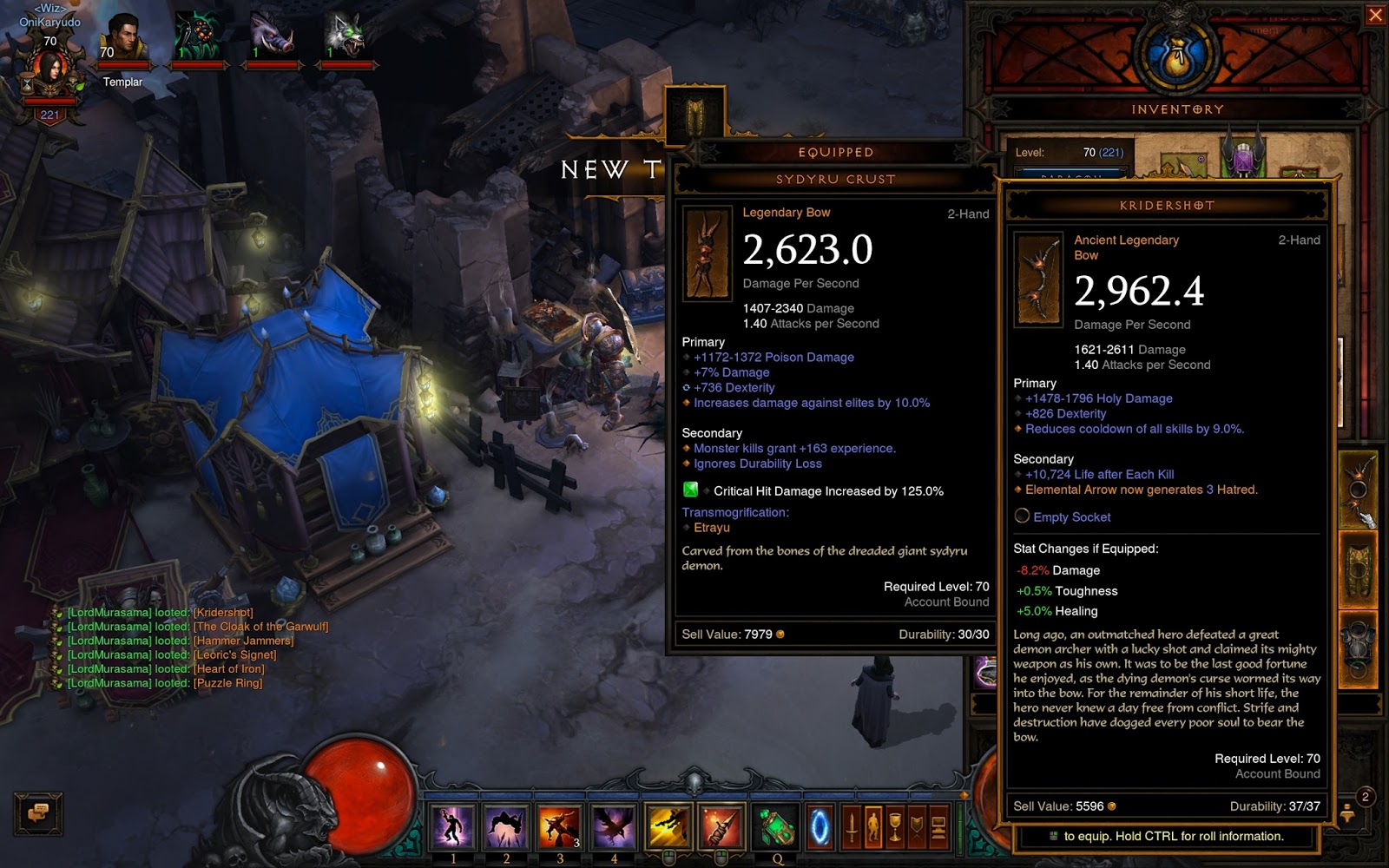
Task: Open skills menu with sword icon
Action: (x=852, y=827)
